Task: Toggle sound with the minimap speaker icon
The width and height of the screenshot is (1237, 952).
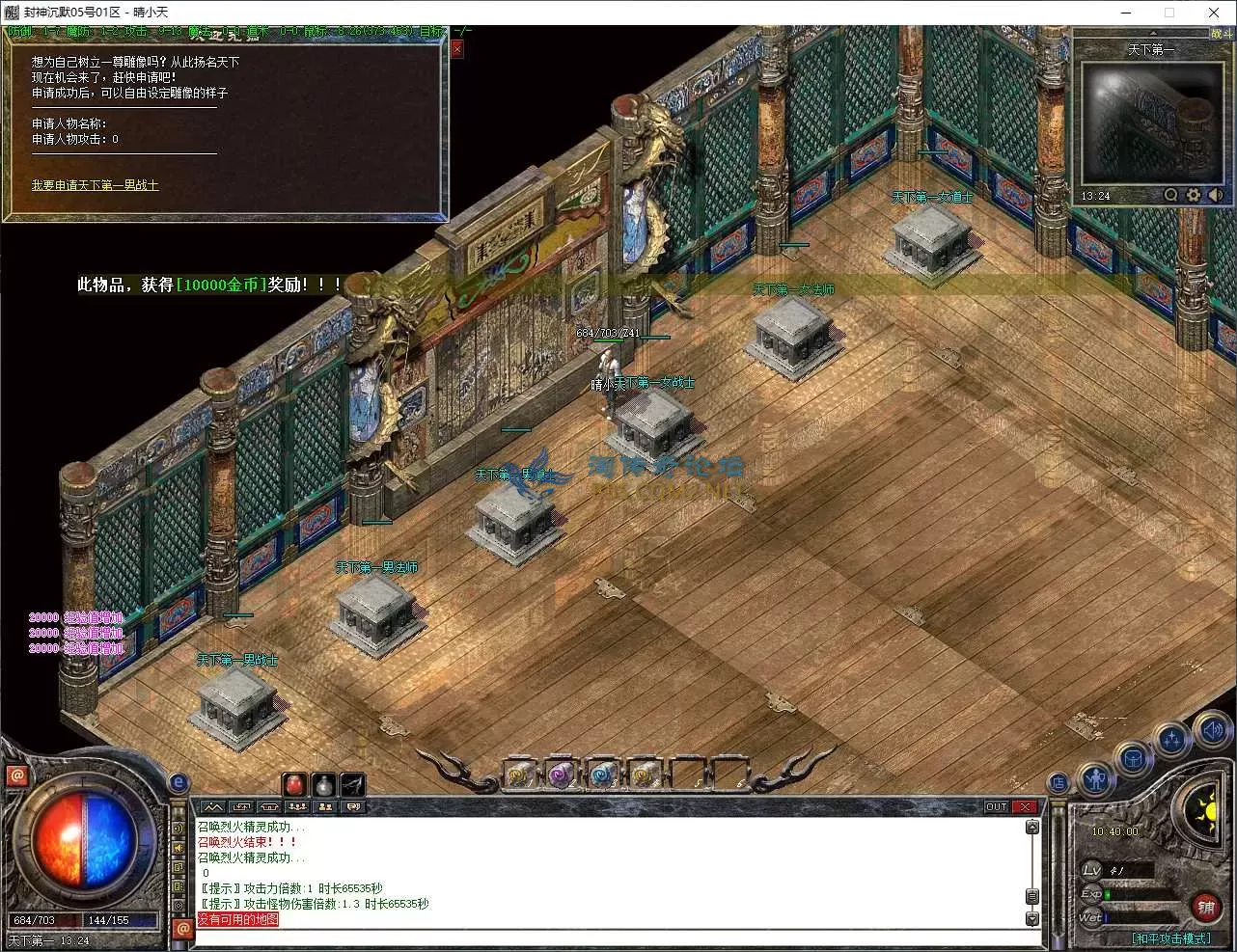Action: [1215, 195]
